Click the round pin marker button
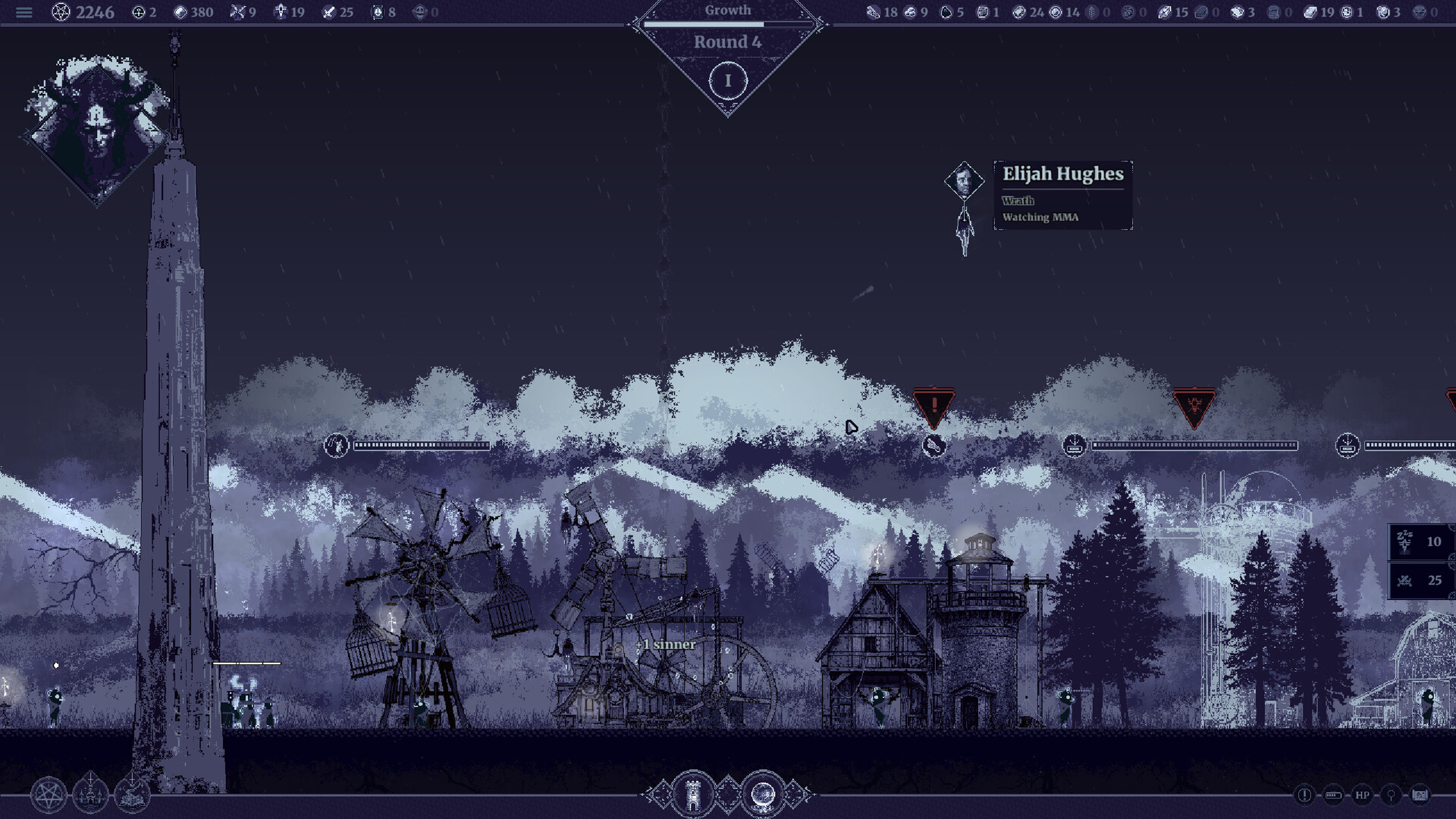This screenshot has height=819, width=1456. [1391, 795]
